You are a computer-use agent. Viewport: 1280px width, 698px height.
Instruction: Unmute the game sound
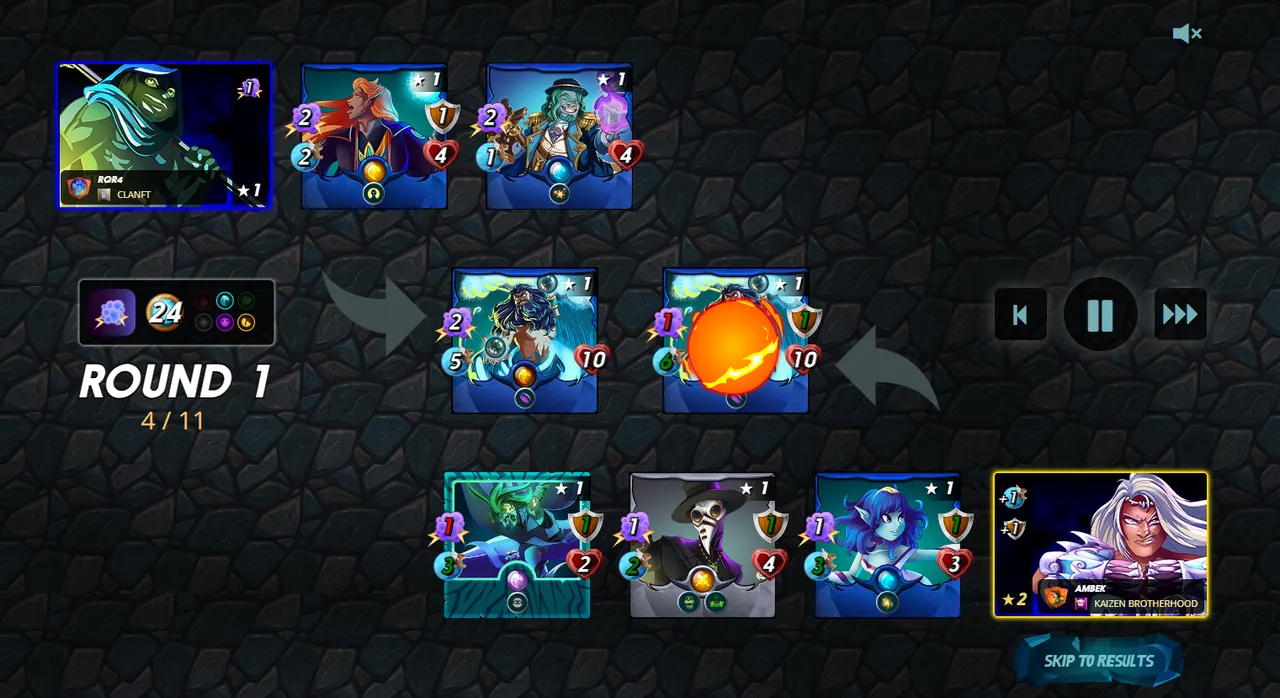pos(1187,34)
